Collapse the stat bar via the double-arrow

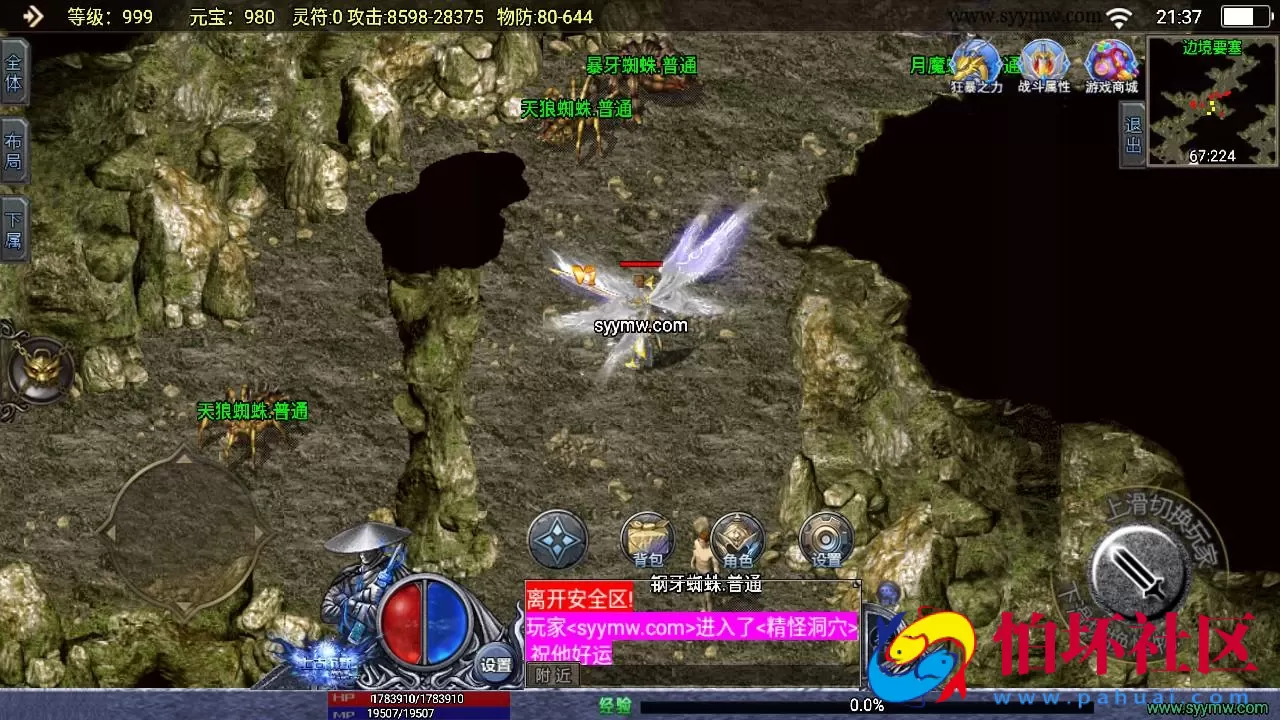[x=32, y=16]
